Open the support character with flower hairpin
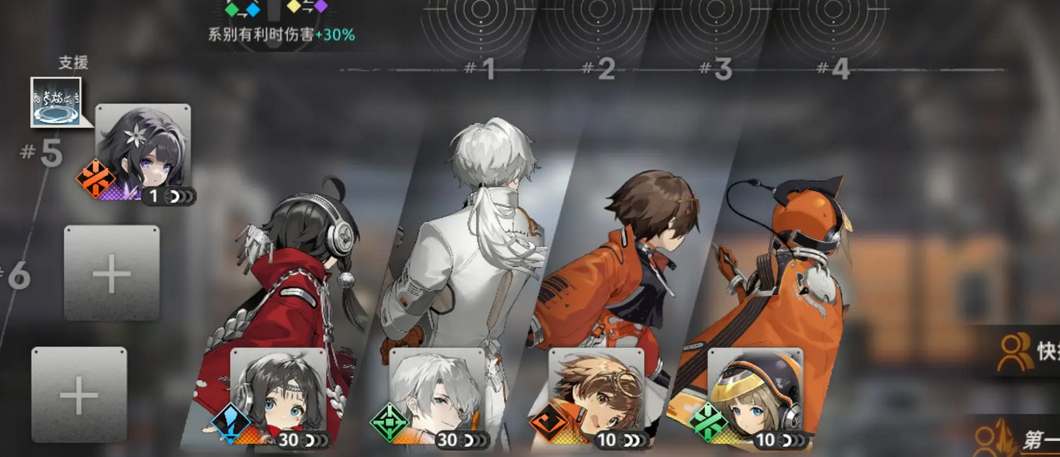1060x457 pixels. (x=143, y=148)
